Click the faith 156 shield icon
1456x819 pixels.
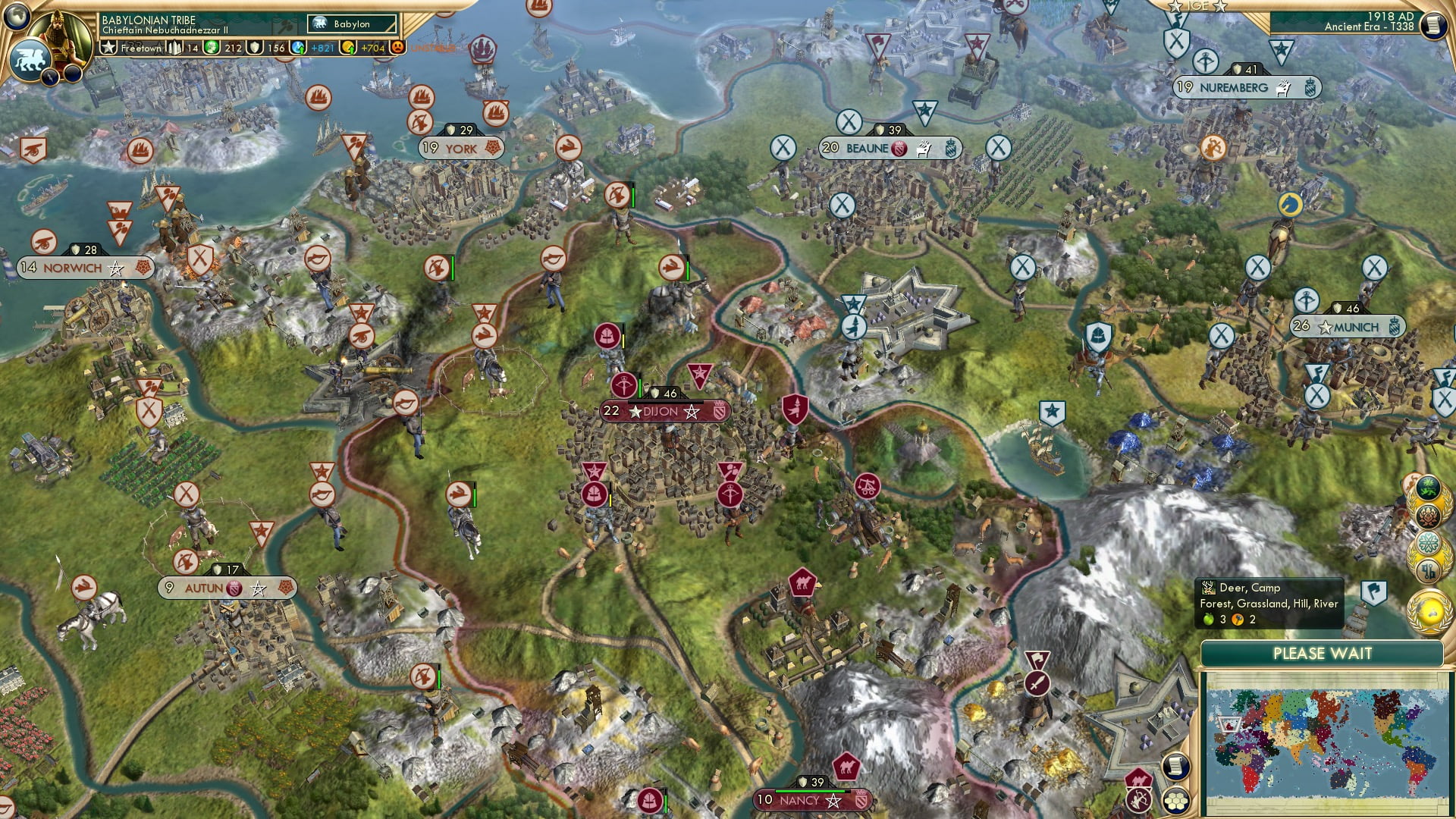tap(253, 47)
